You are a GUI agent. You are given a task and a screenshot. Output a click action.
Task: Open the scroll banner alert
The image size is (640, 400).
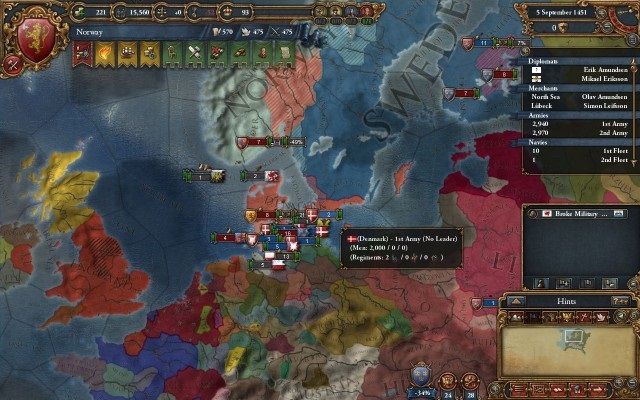click(x=283, y=53)
